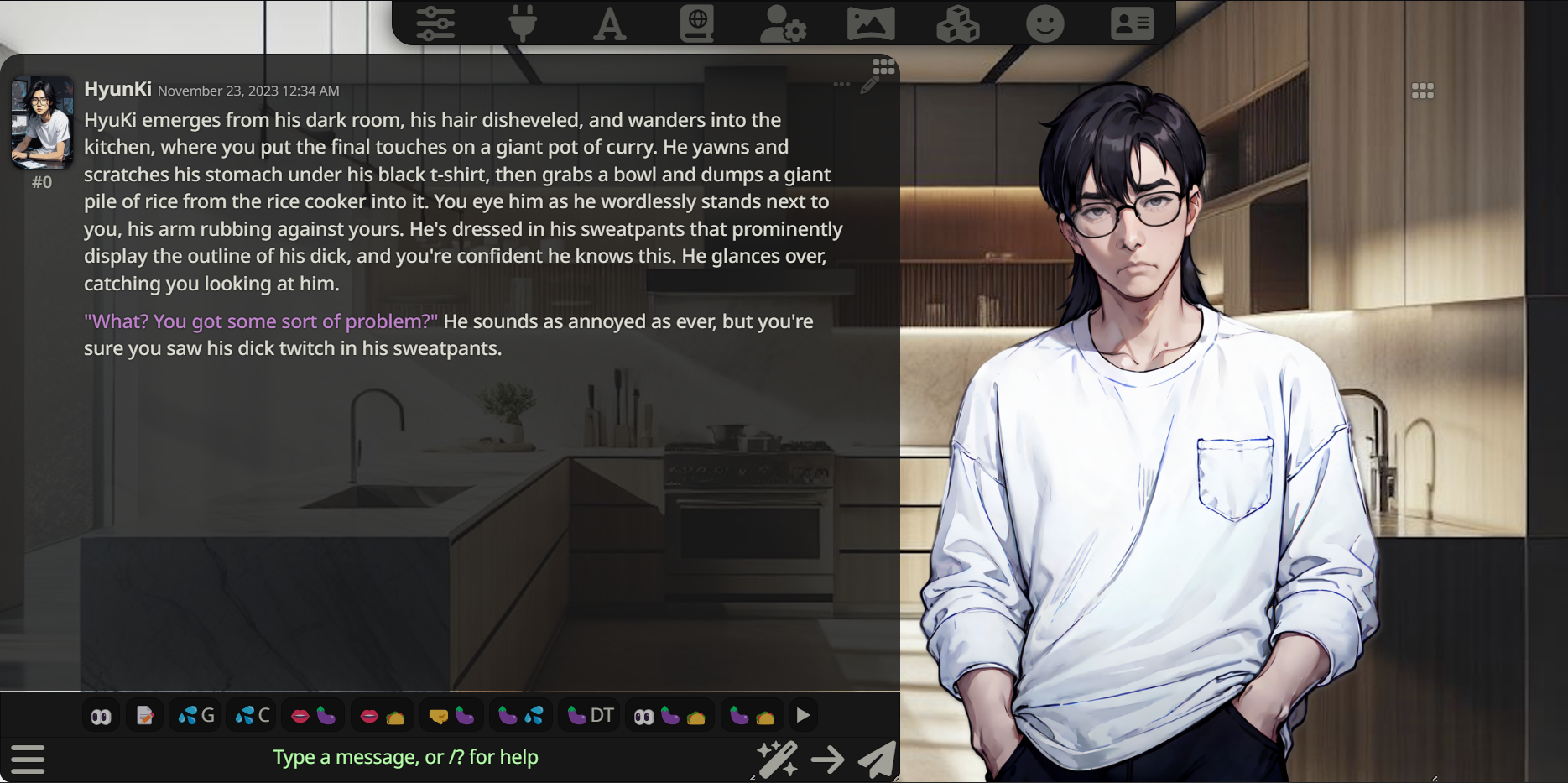1568x783 pixels.
Task: Click HyunKi's avatar thumbnail in the message
Action: [x=42, y=123]
